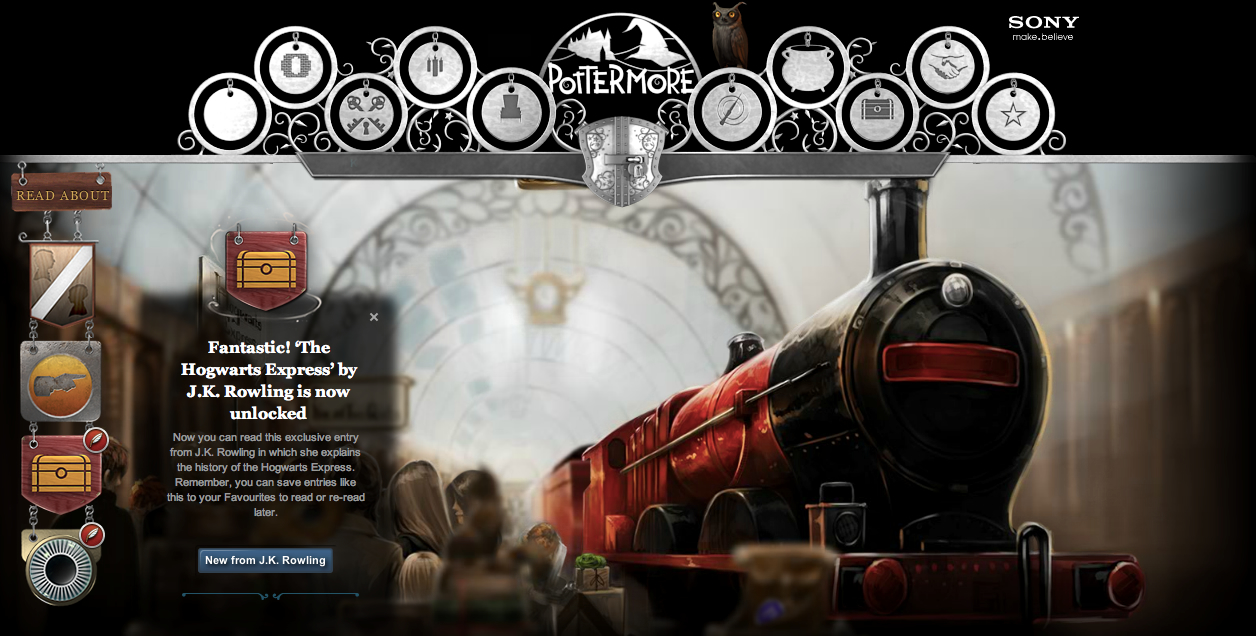
Task: Select the throne chair medallion
Action: [510, 110]
